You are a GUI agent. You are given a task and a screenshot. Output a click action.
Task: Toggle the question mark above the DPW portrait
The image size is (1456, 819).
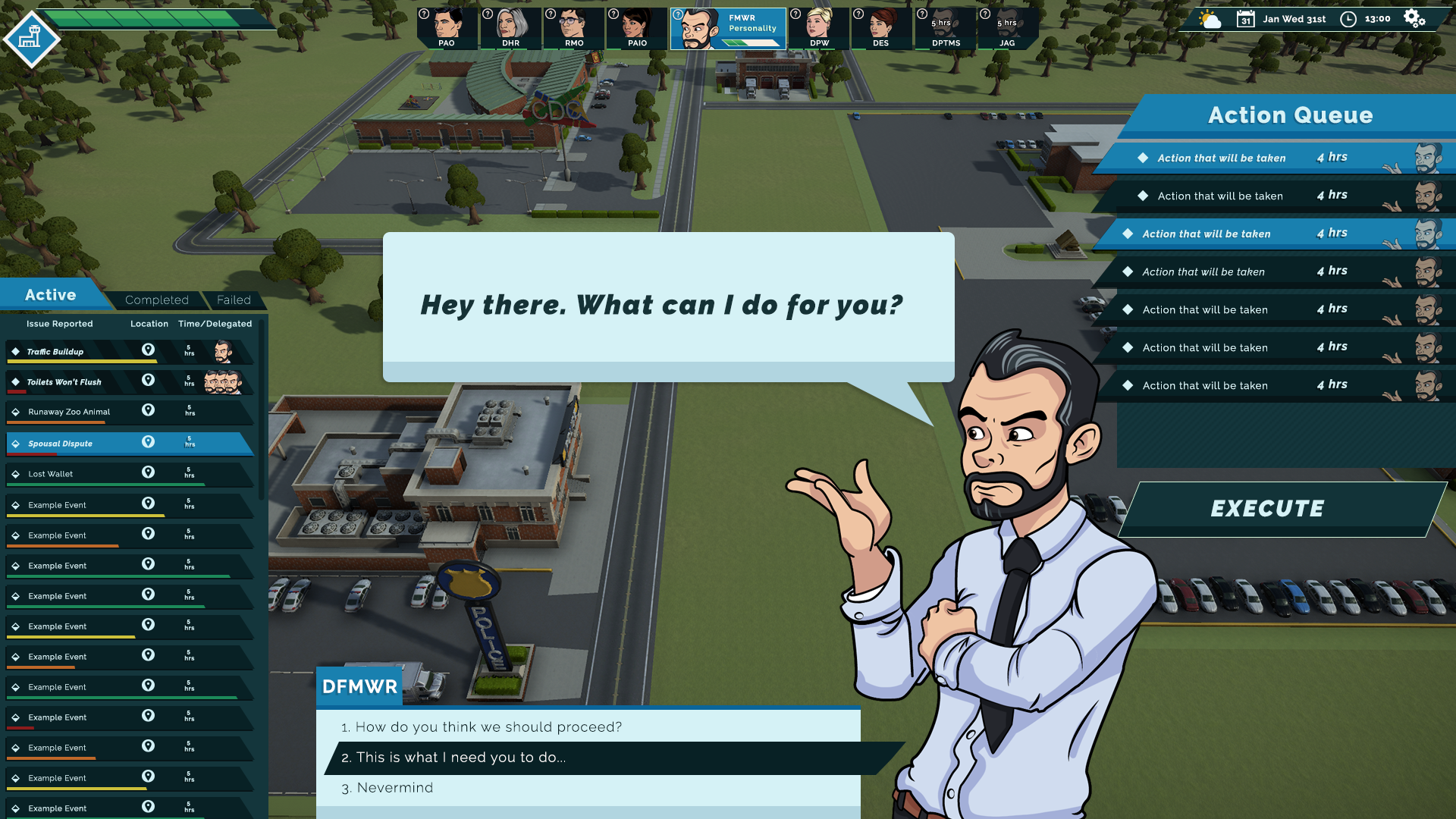(x=795, y=12)
